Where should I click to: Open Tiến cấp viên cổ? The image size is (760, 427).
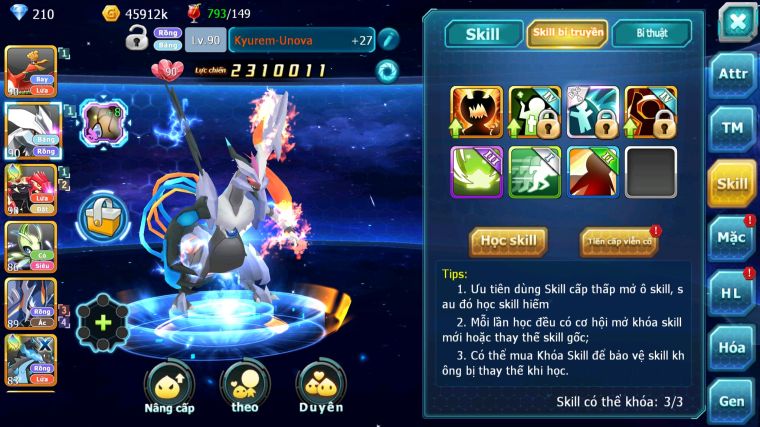coord(619,241)
